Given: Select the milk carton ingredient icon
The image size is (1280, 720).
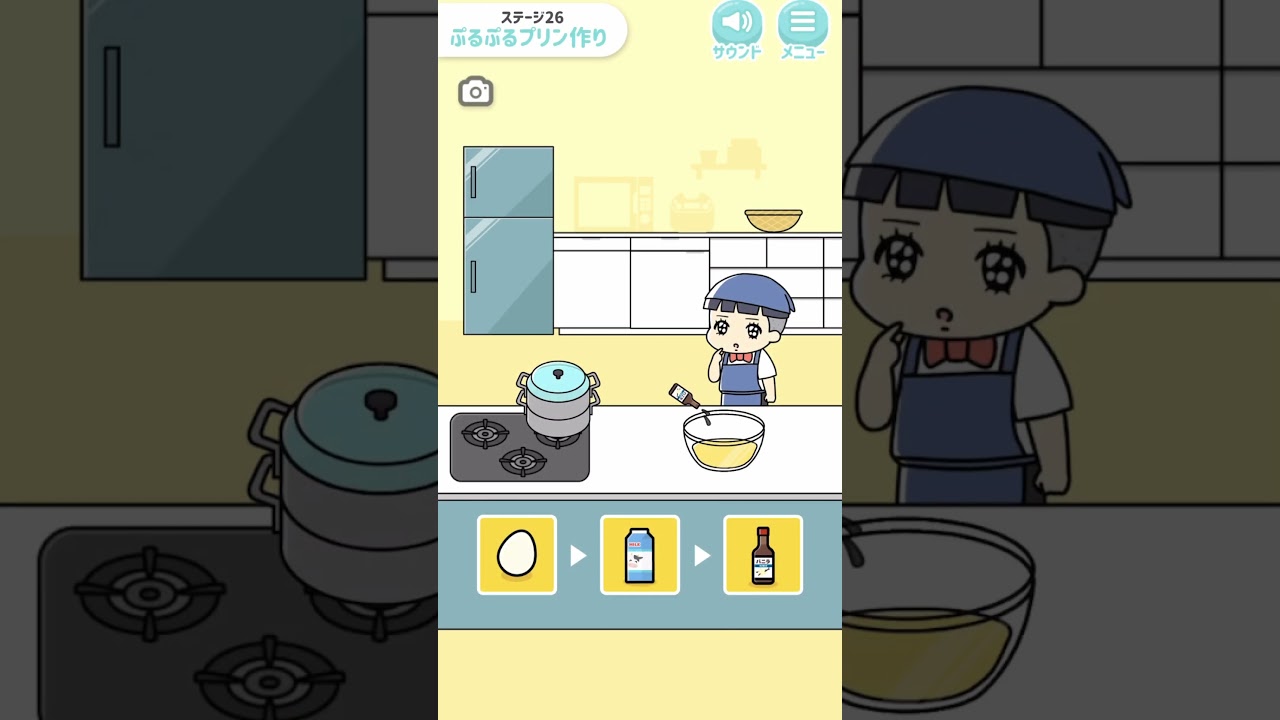Looking at the screenshot, I should [639, 554].
